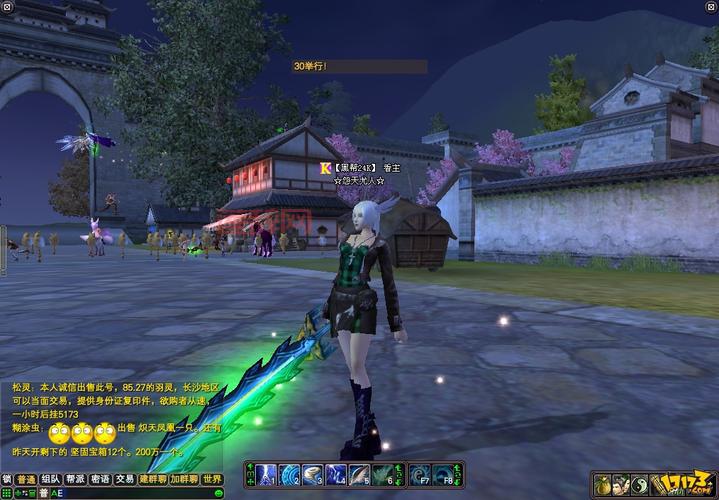This screenshot has width=719, height=500.
Task: Activate the lightning strike skill in slot 1
Action: 267,474
